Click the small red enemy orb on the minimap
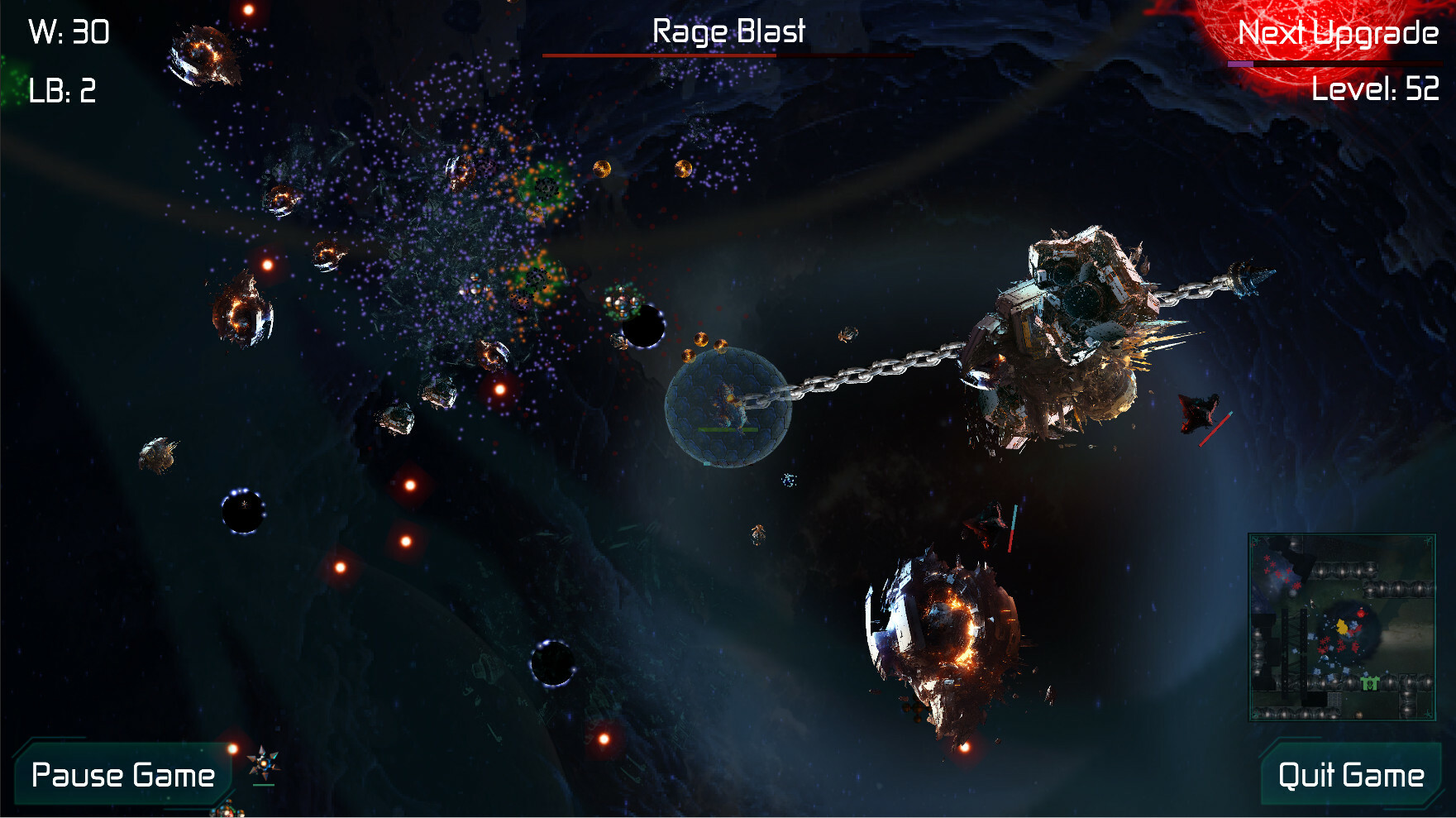The width and height of the screenshot is (1456, 818). [x=1362, y=613]
